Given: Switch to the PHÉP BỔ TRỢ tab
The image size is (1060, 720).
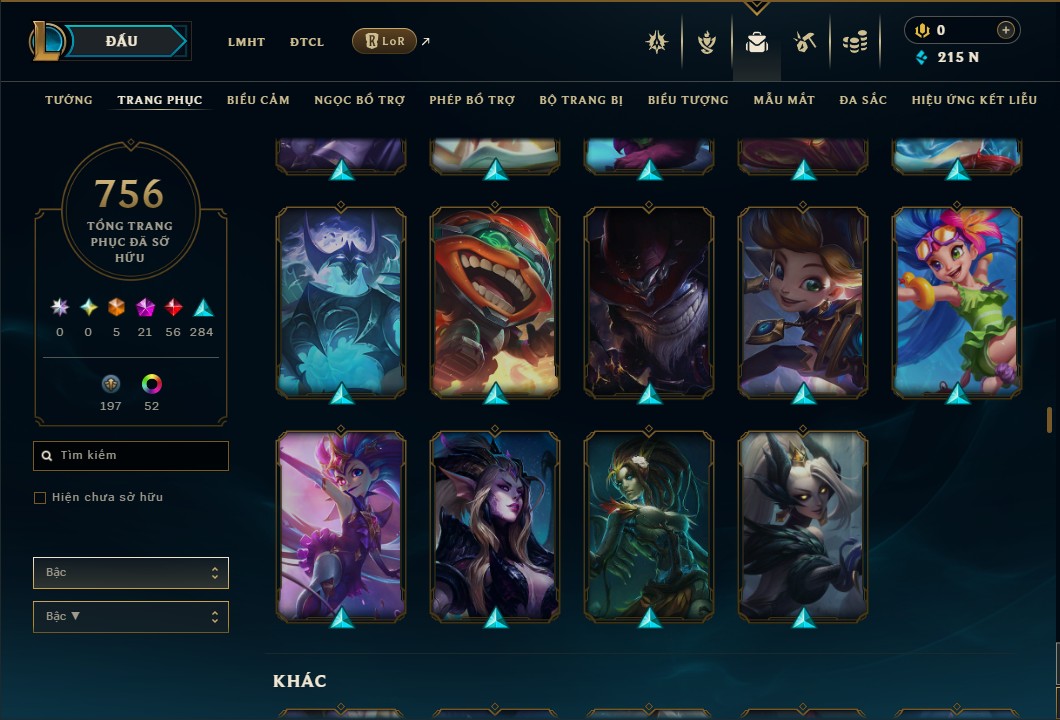Looking at the screenshot, I should (x=472, y=100).
